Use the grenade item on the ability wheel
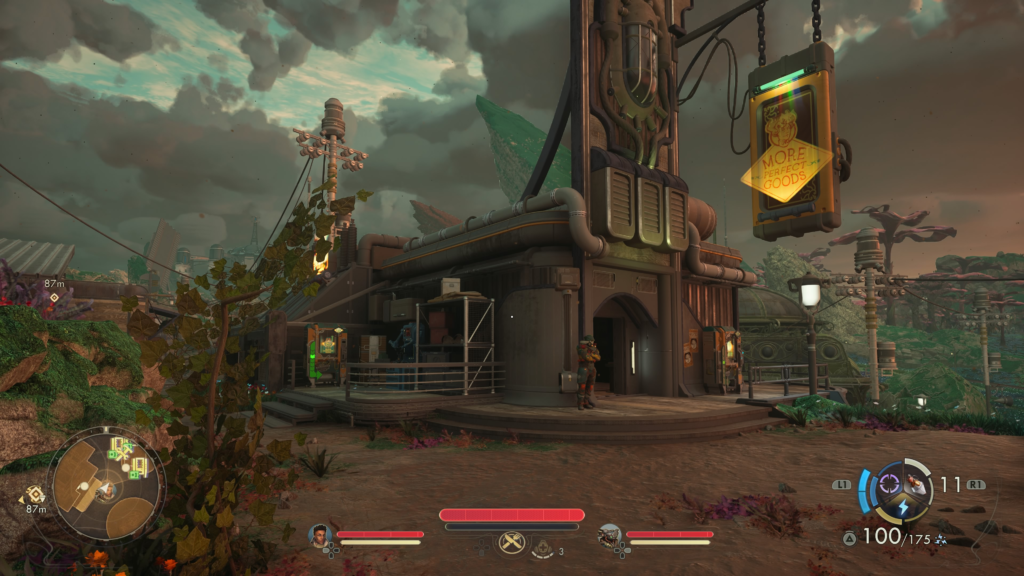 (916, 485)
